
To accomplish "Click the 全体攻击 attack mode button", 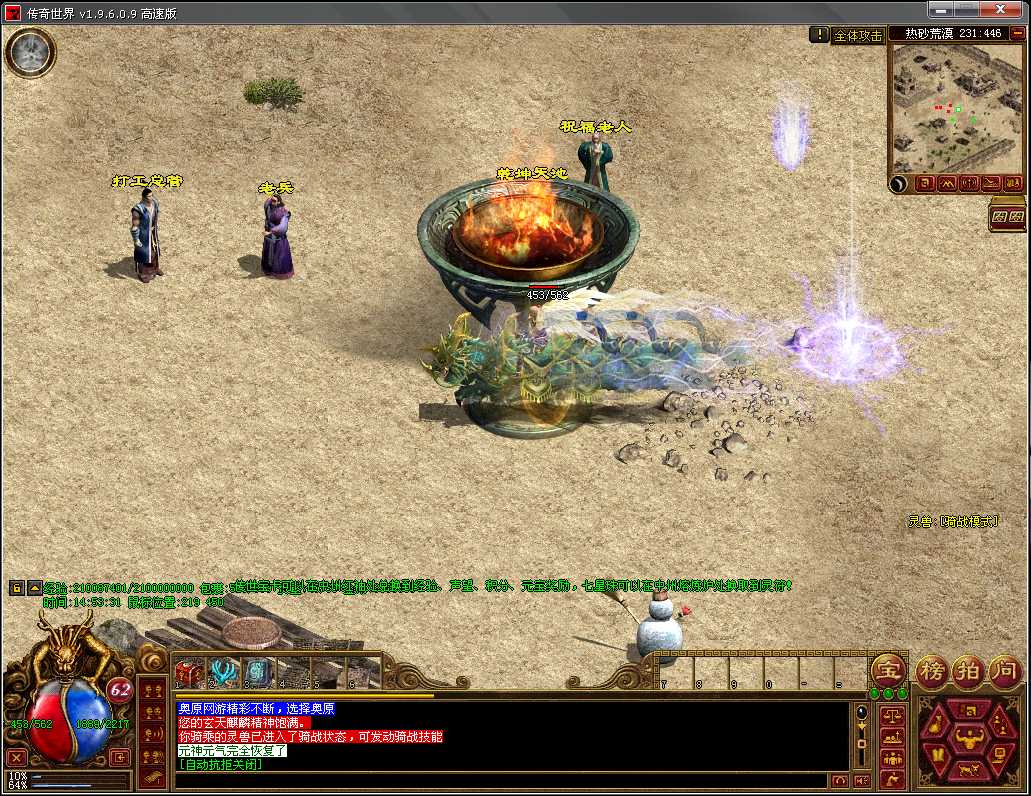I will [x=858, y=35].
